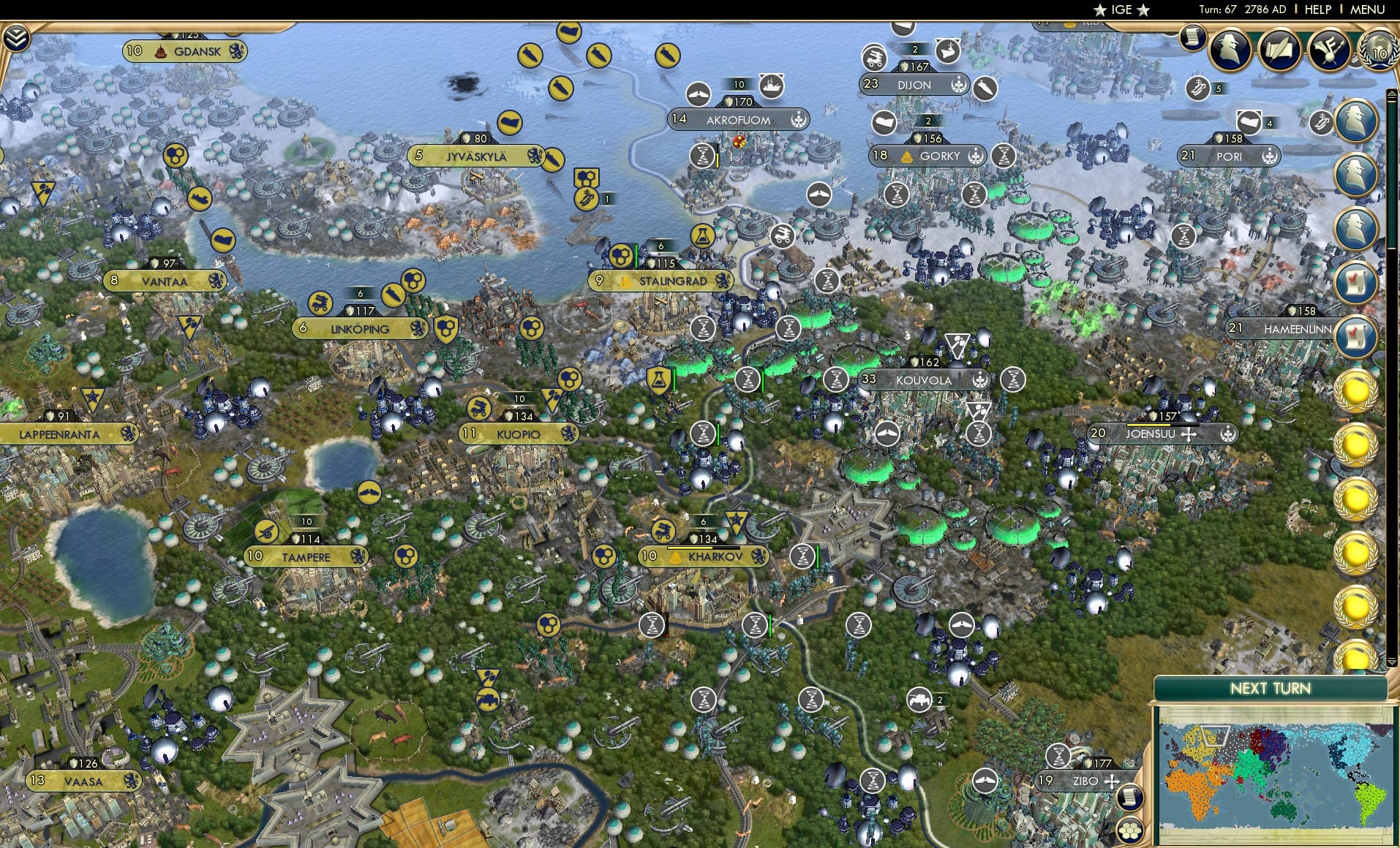Viewport: 1400px width, 848px height.
Task: Open the Culture overview icon
Action: coord(1328,48)
